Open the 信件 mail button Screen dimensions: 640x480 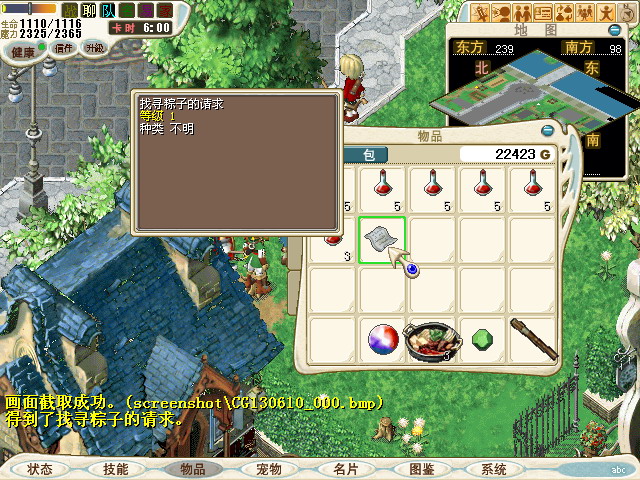pyautogui.click(x=64, y=48)
